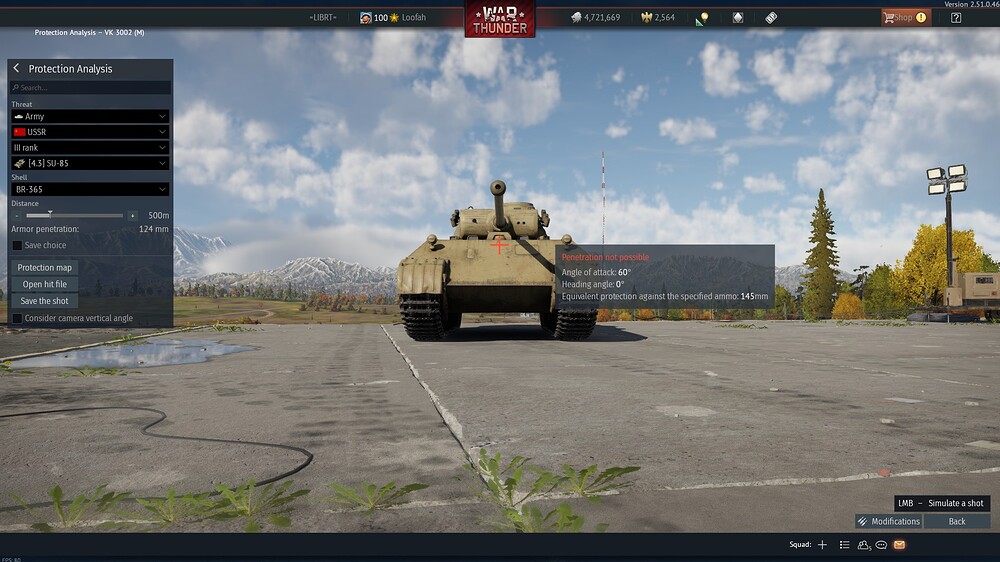
Task: Open the SU-85 vehicle dropdown
Action: (90, 163)
